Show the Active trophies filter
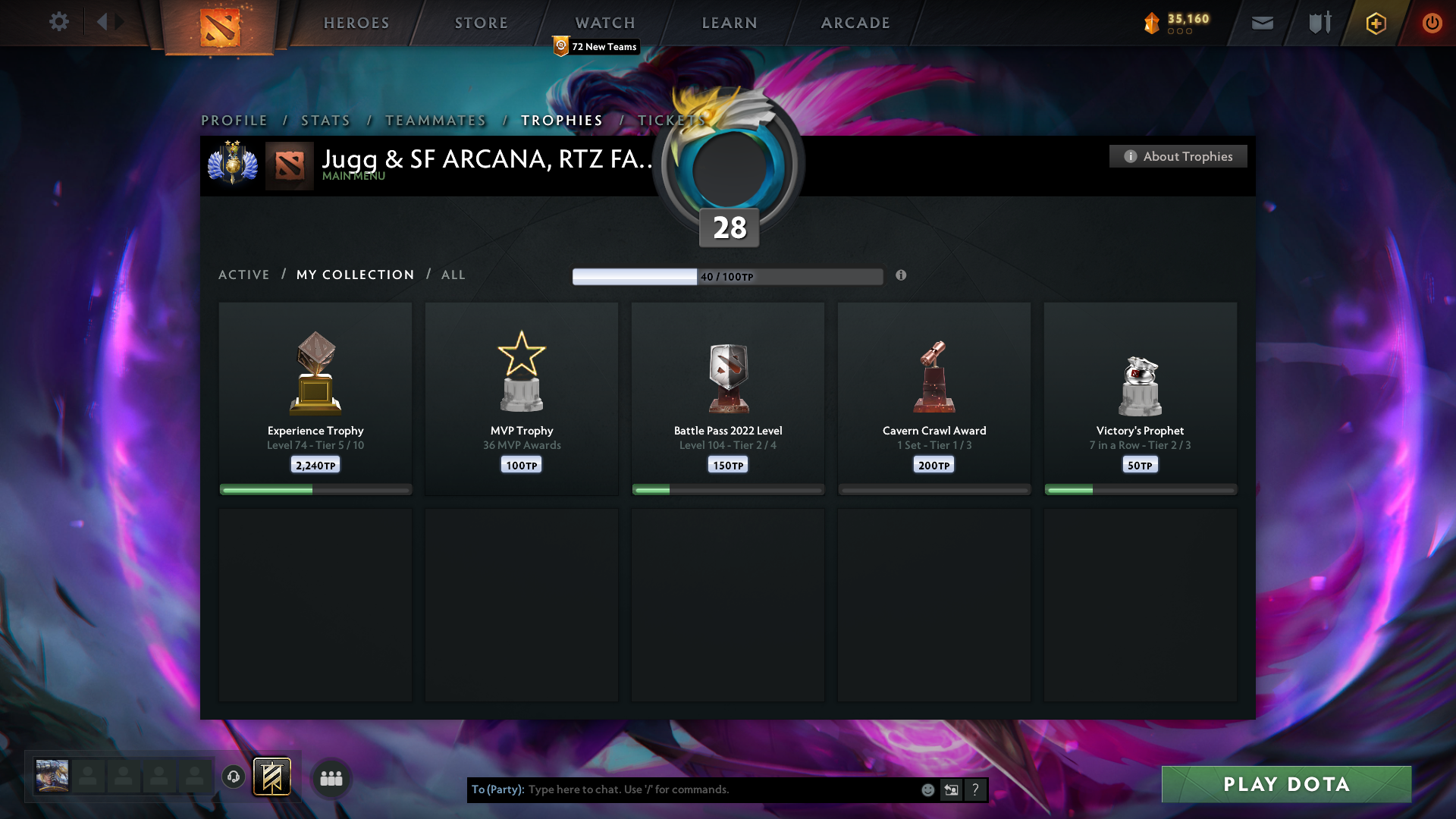Image resolution: width=1456 pixels, height=819 pixels. click(x=244, y=275)
